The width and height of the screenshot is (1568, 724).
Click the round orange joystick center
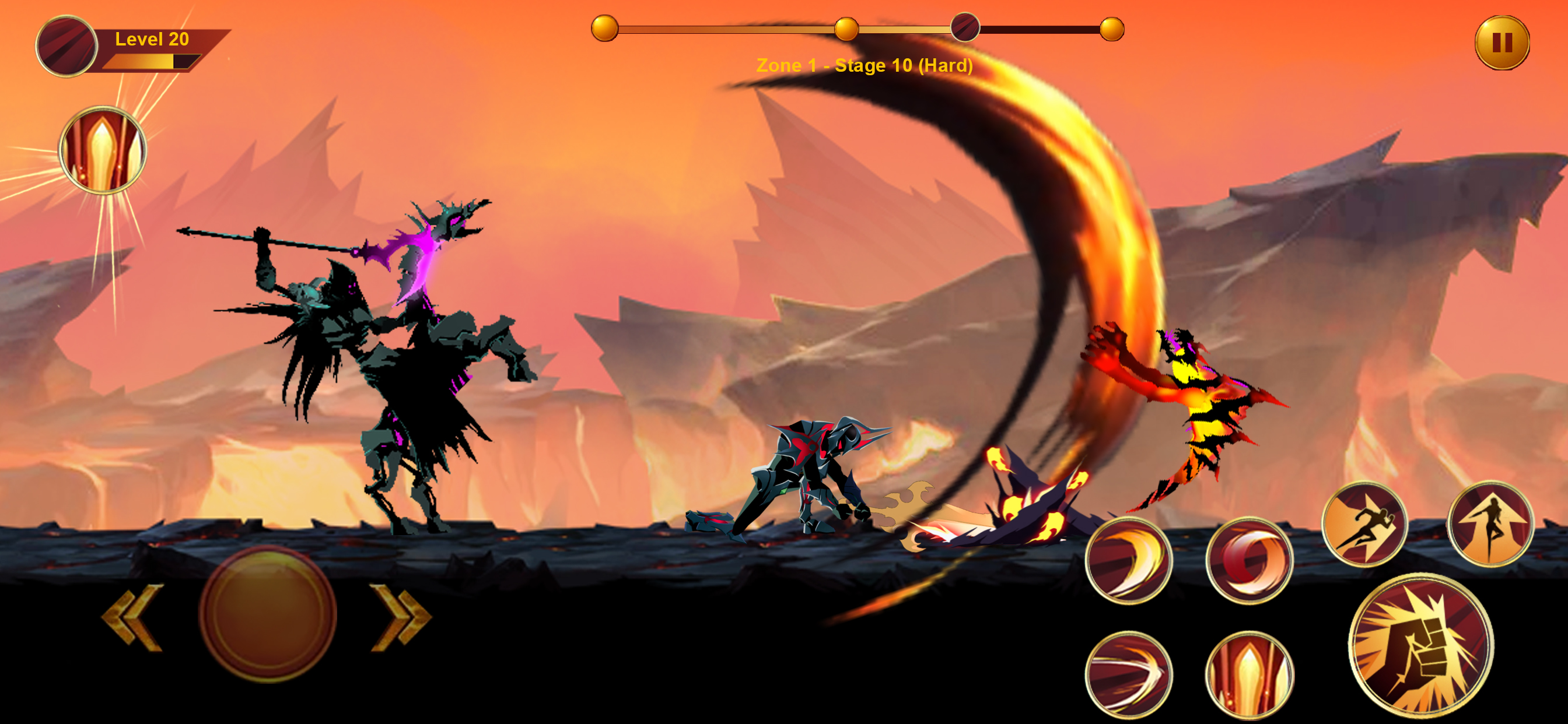(268, 614)
